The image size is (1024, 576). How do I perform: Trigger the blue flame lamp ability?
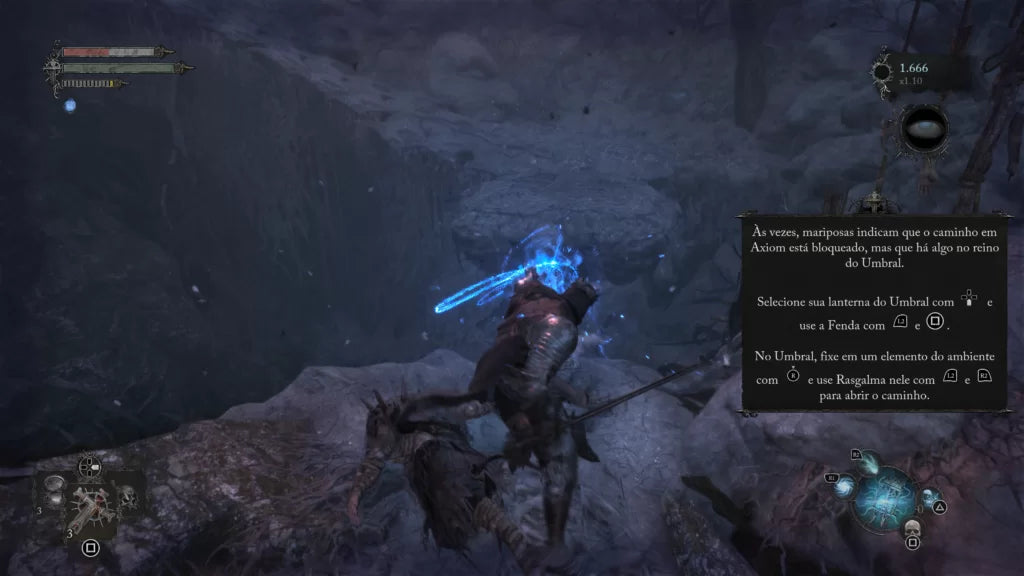(x=868, y=460)
